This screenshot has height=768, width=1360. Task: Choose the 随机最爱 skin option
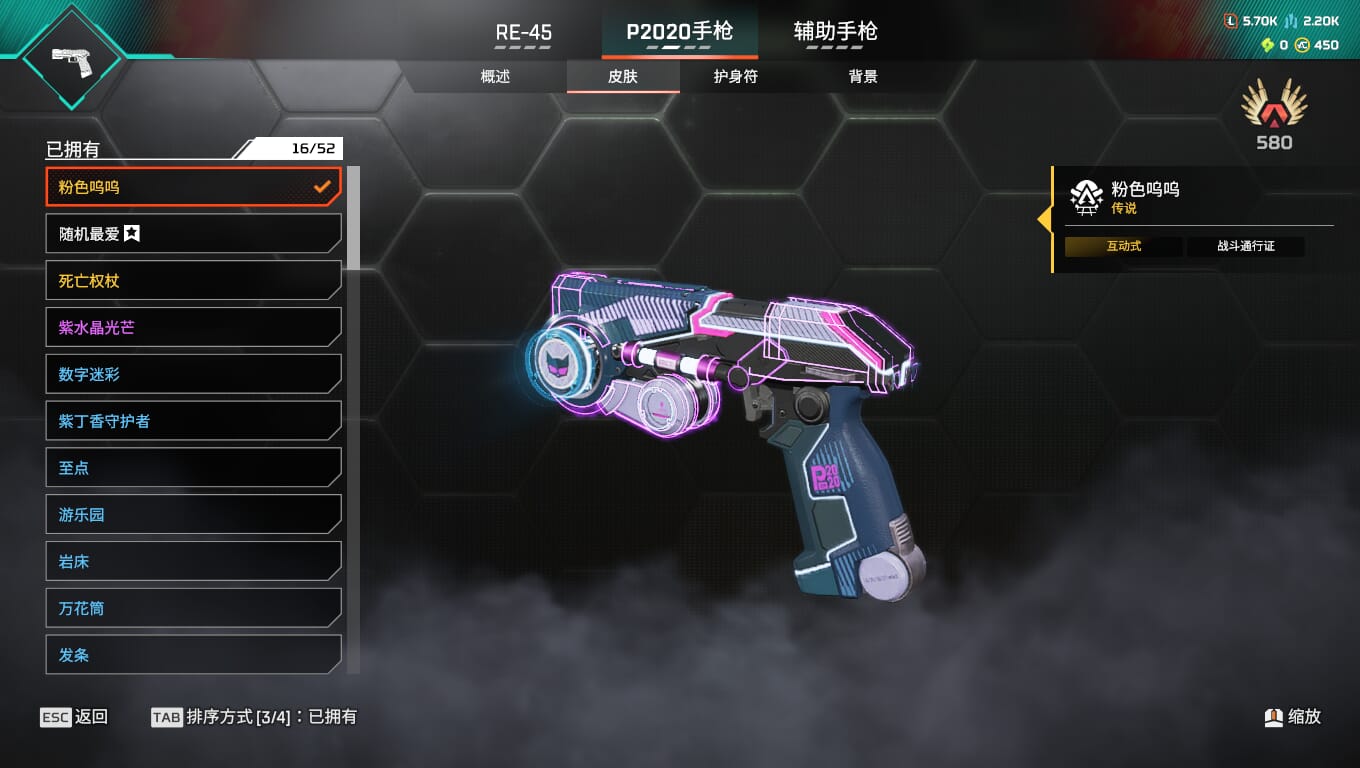[x=194, y=234]
